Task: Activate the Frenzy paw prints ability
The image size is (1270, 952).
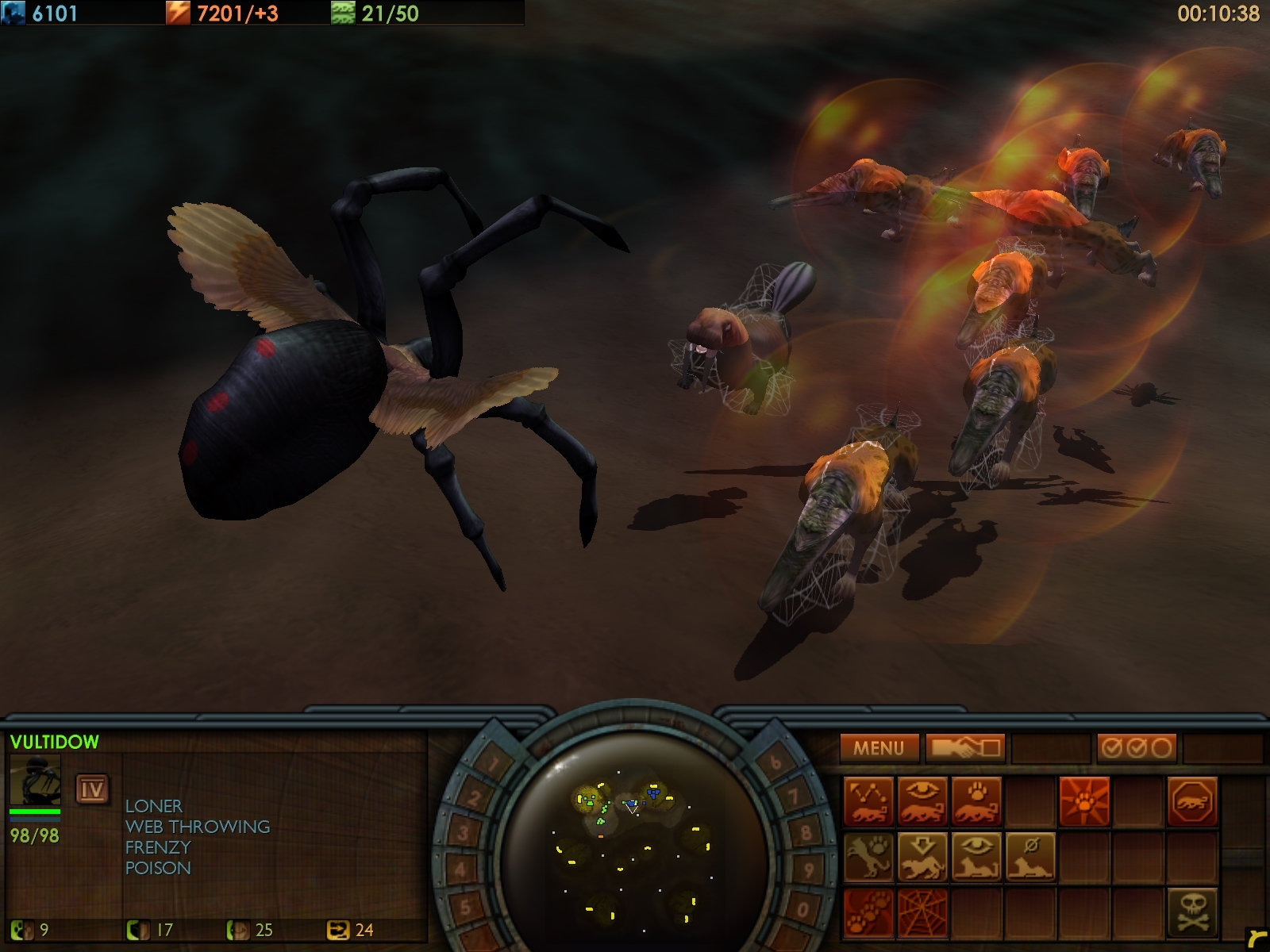Action: click(868, 912)
